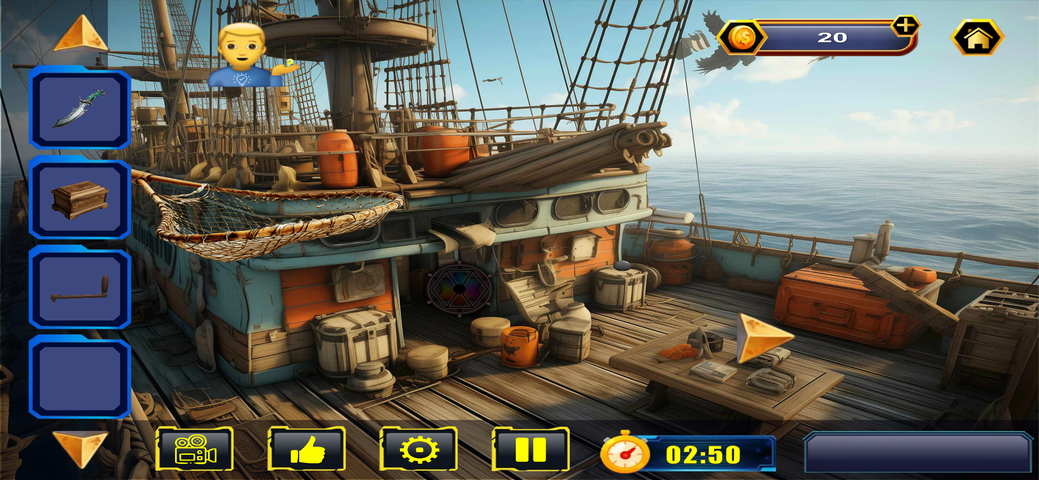
Task: Return to the home screen
Action: click(x=977, y=38)
